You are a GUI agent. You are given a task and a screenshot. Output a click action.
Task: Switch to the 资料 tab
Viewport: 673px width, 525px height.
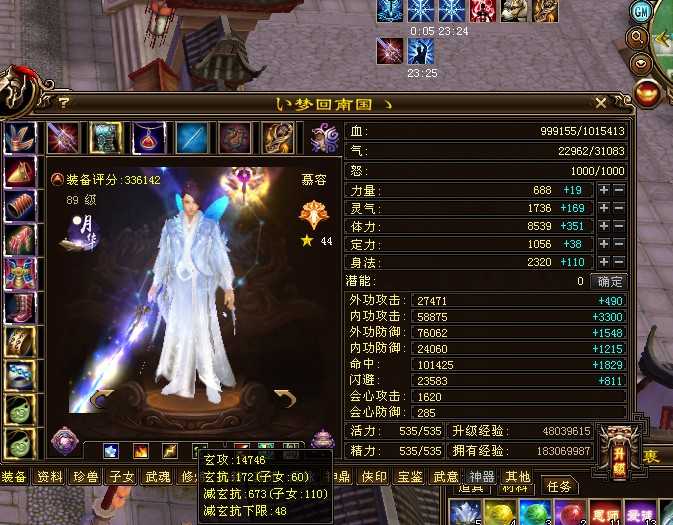point(50,477)
